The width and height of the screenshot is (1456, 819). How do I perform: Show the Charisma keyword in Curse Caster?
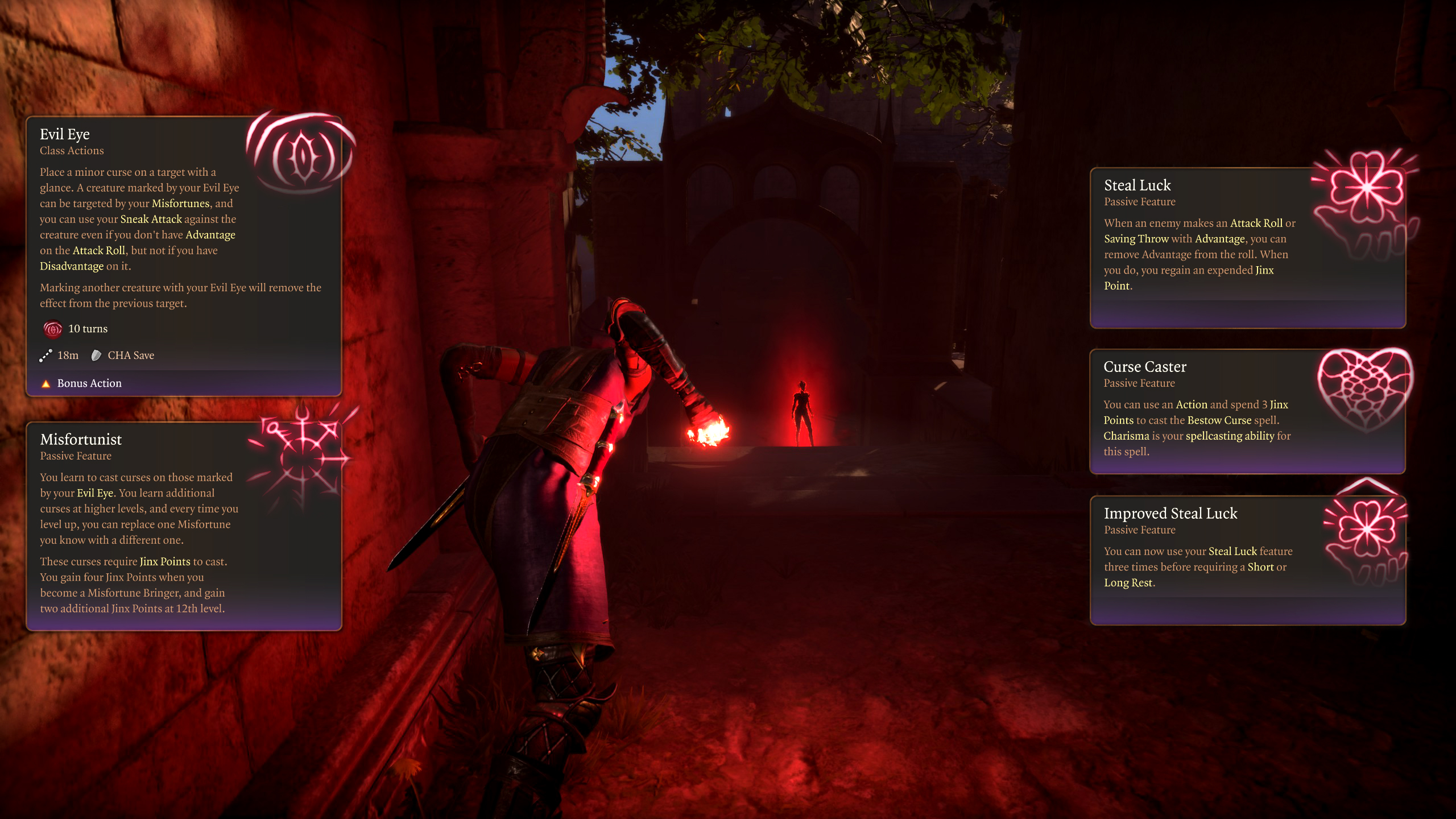[1126, 436]
